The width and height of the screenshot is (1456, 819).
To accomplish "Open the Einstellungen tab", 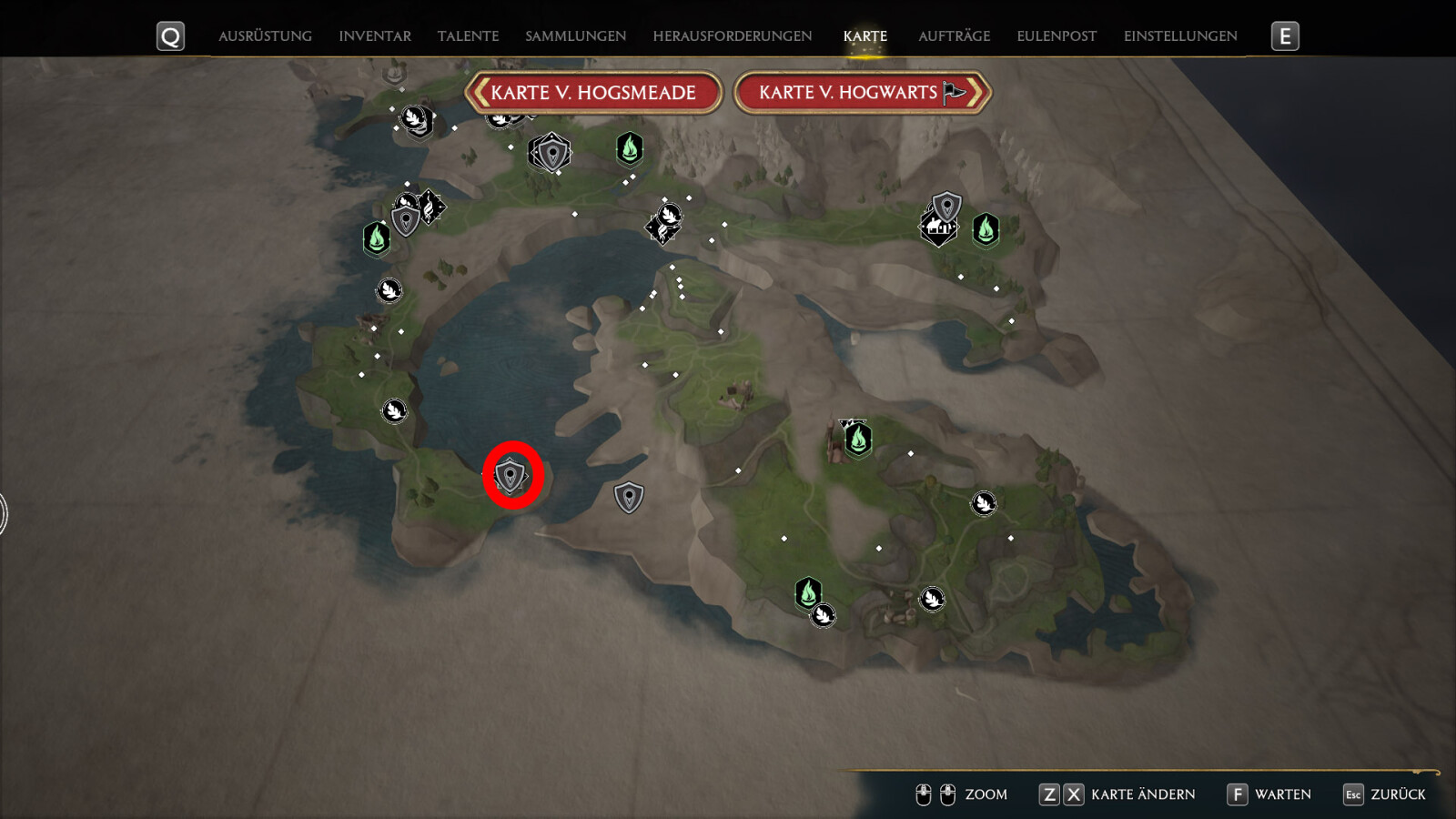I will (x=1180, y=36).
